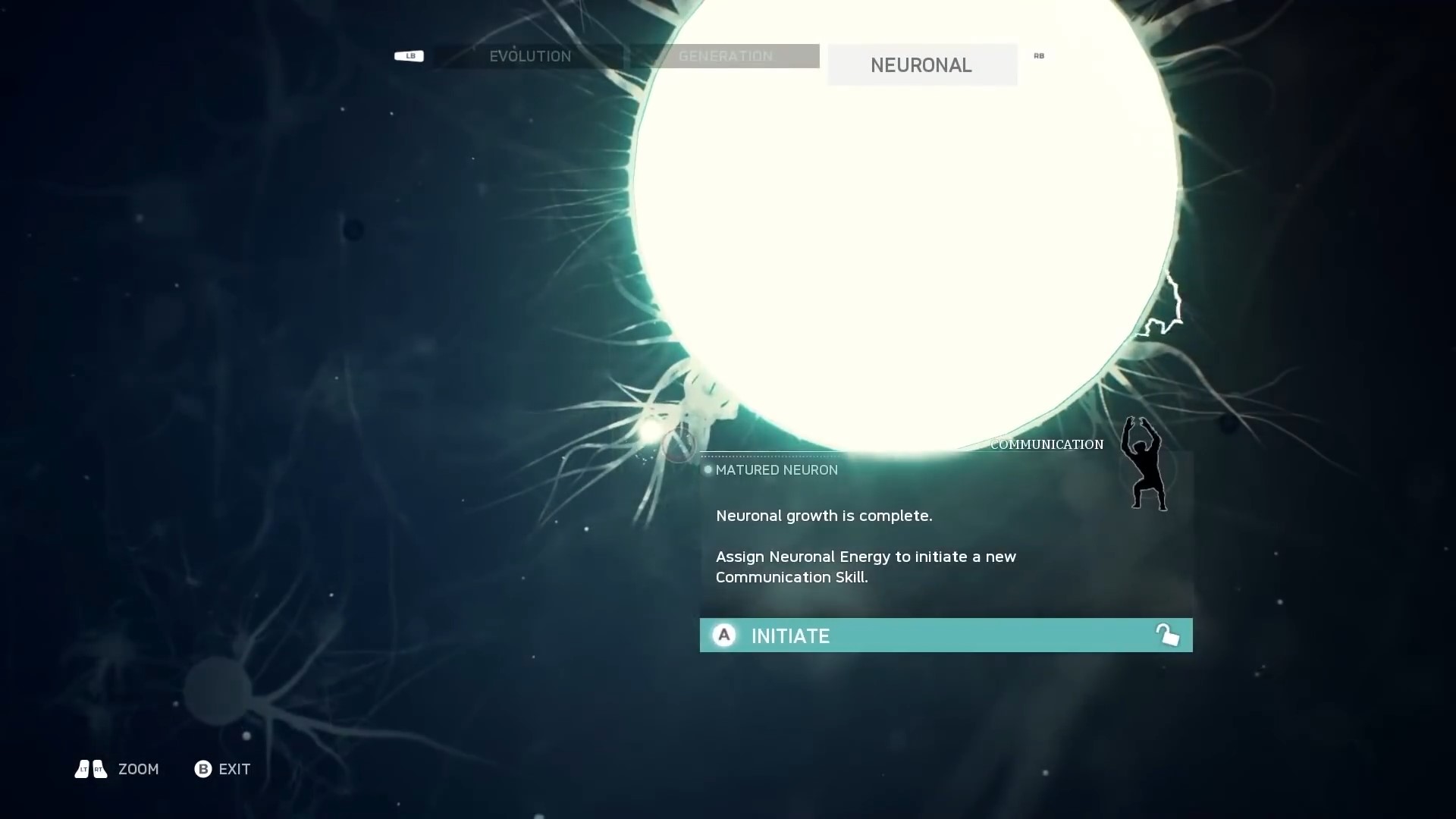
Task: Click the LB shoulder button prompt
Action: point(409,55)
